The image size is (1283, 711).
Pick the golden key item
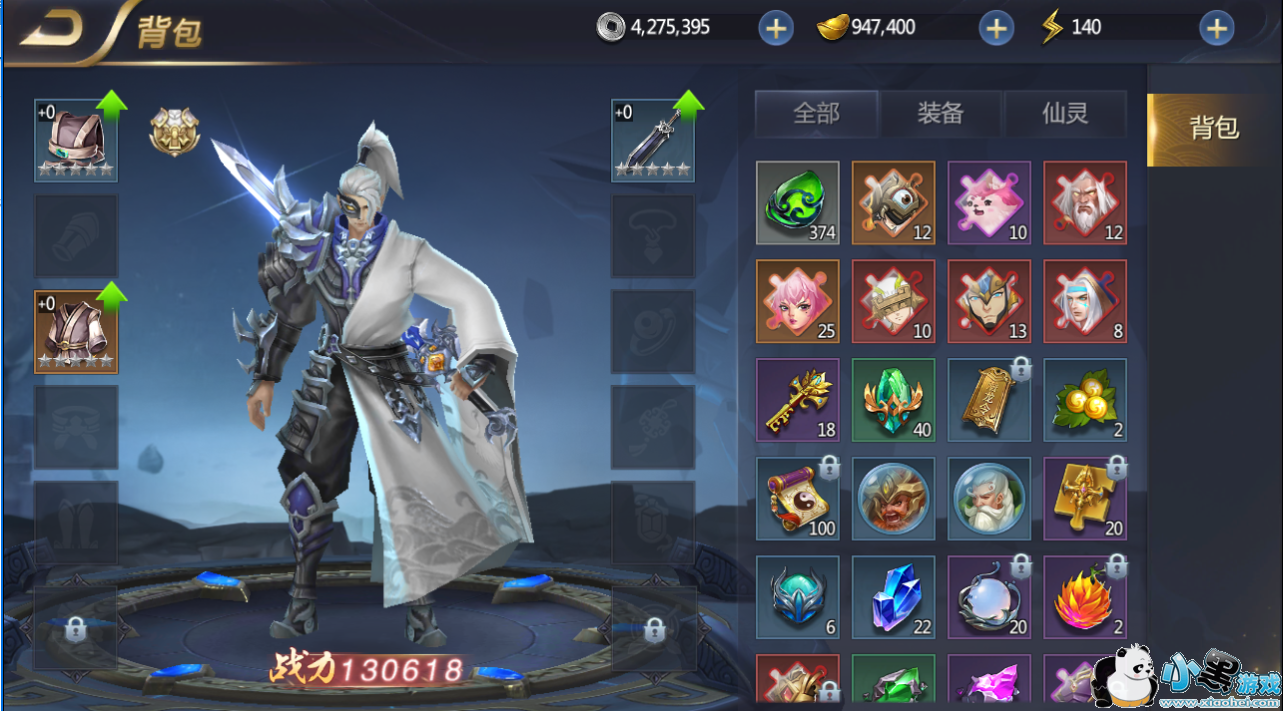[x=797, y=400]
